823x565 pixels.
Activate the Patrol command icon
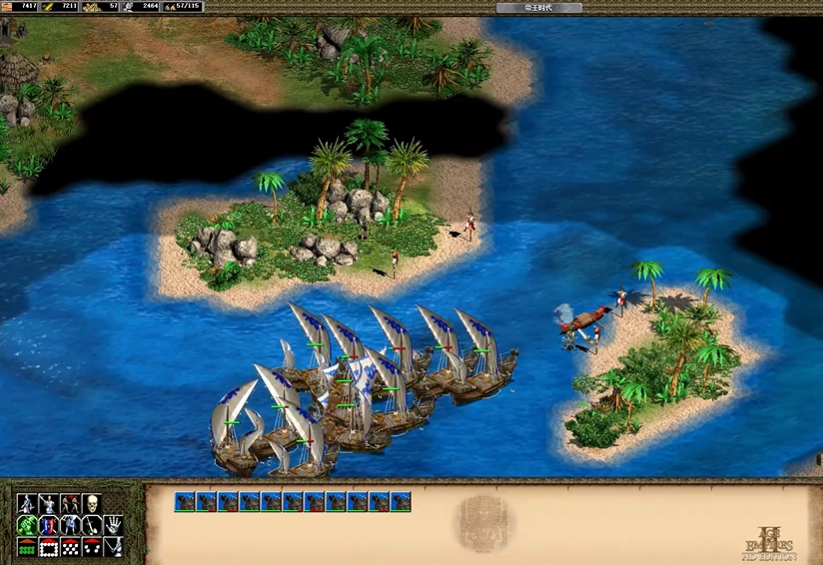coord(26,503)
